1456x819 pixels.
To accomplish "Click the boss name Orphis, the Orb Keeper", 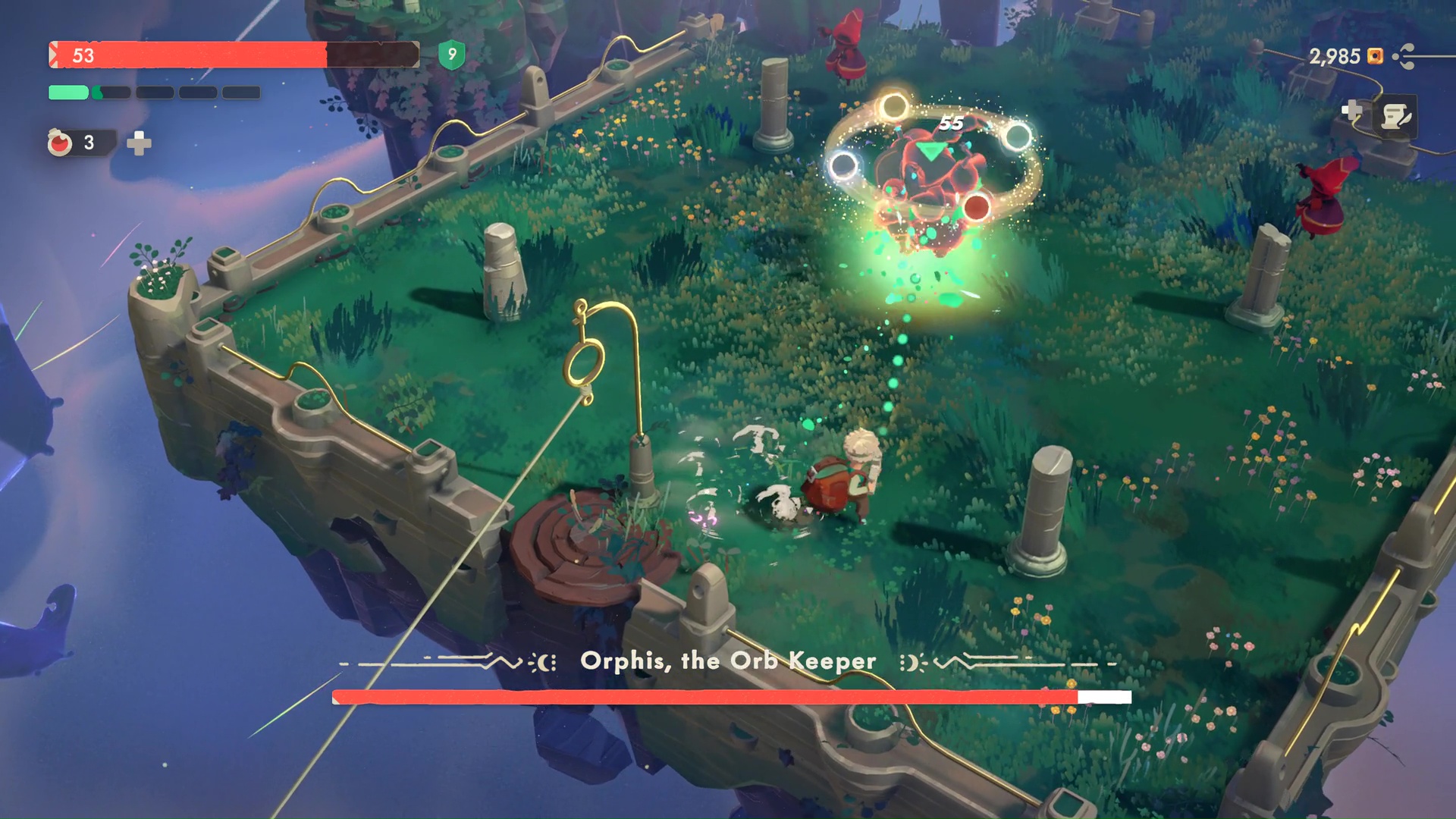I will [727, 661].
